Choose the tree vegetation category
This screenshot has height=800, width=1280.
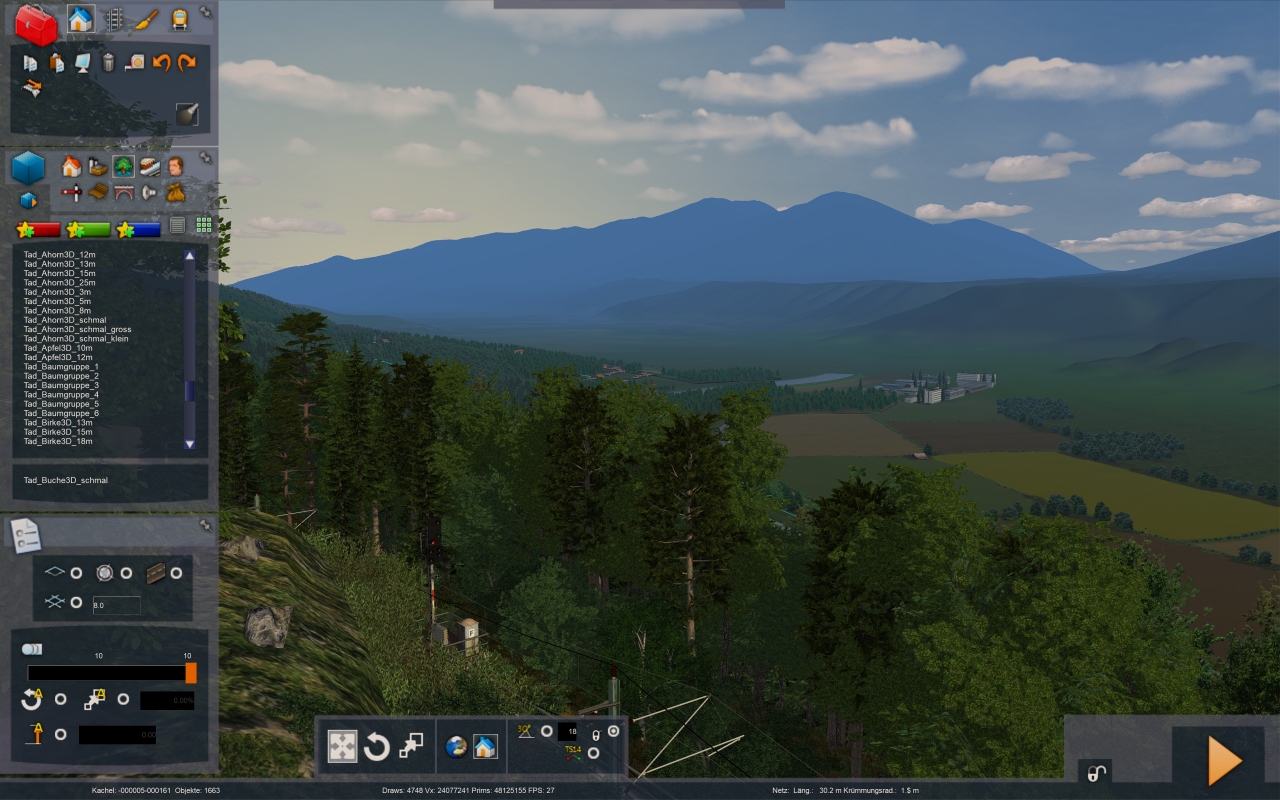tap(123, 166)
